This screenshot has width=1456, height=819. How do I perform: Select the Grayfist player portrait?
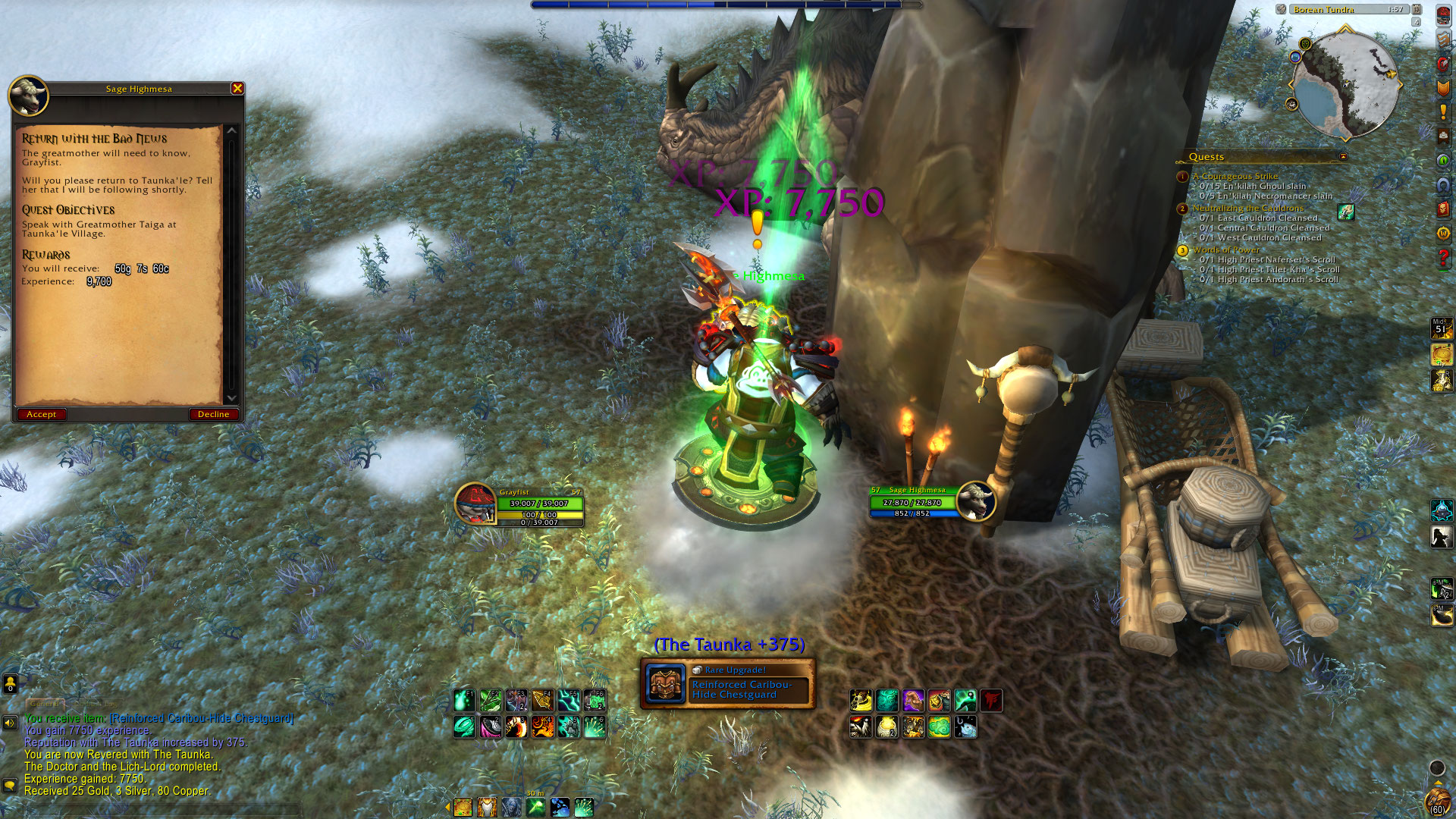[x=475, y=503]
